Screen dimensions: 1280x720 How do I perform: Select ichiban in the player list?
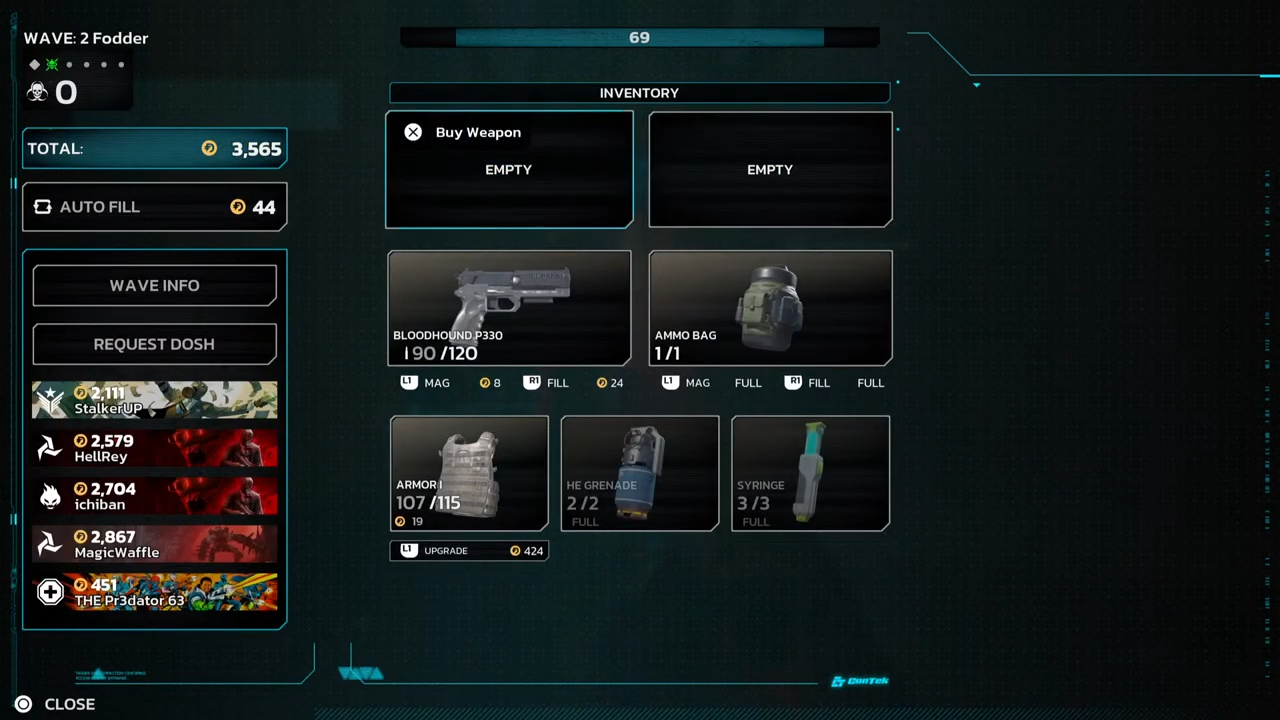tap(155, 496)
